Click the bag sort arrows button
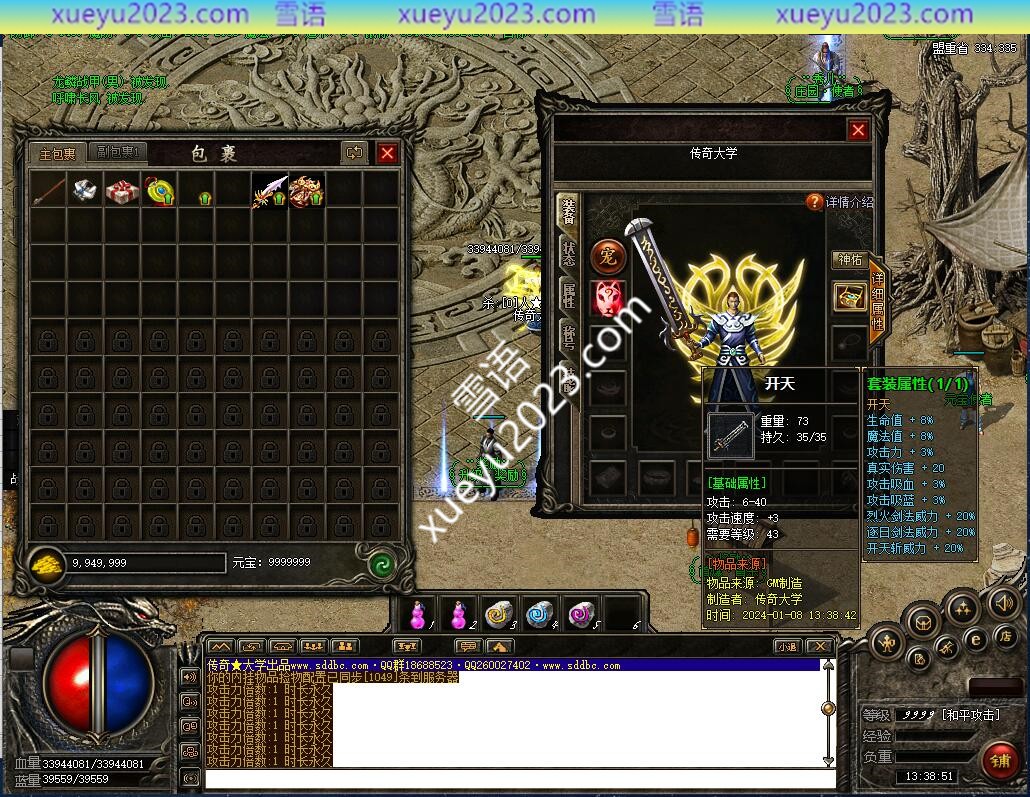 (x=354, y=153)
